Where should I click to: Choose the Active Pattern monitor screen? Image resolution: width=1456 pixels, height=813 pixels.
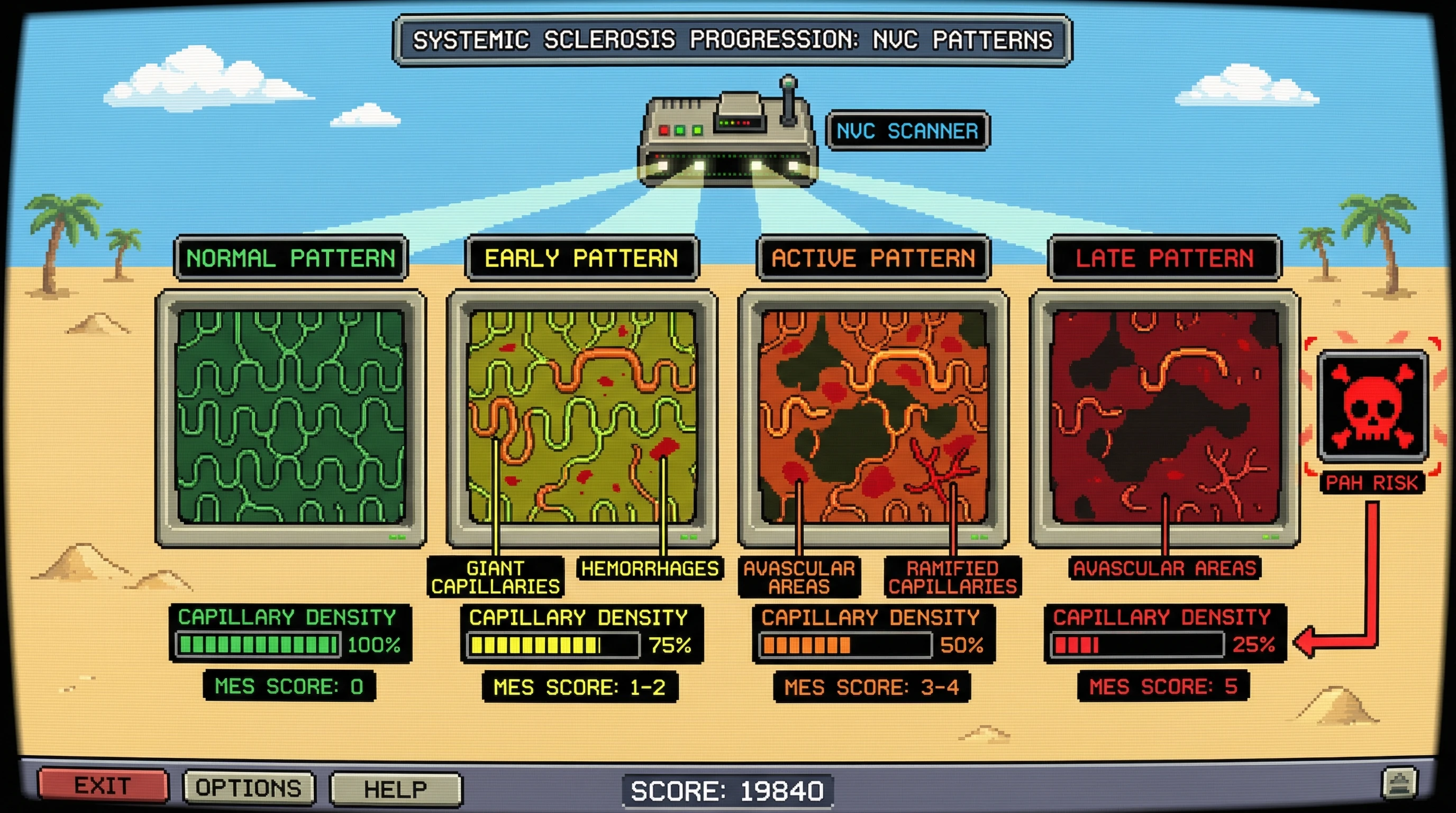click(873, 417)
